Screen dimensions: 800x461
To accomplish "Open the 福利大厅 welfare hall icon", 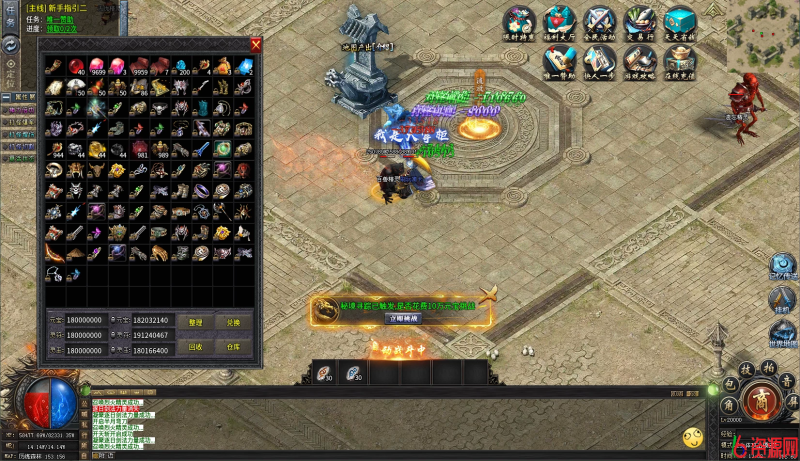I will [x=560, y=22].
